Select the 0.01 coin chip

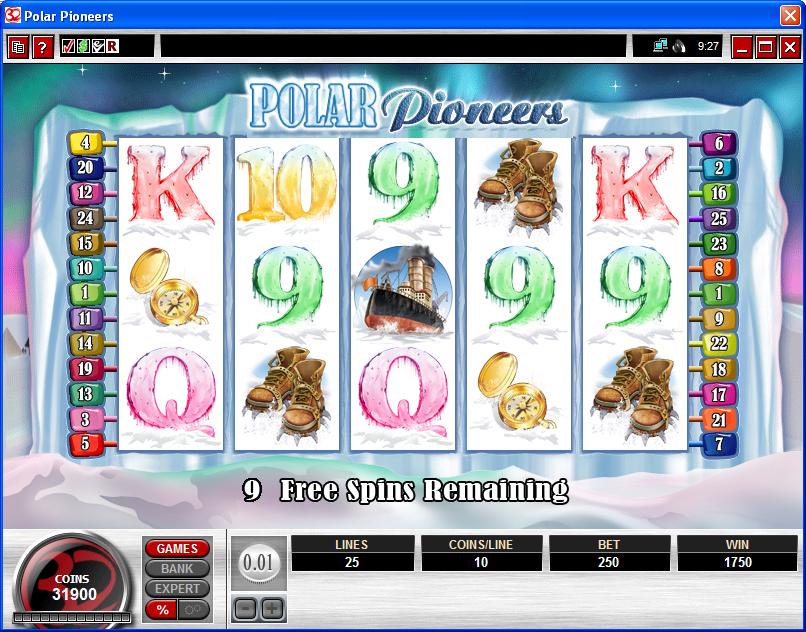[x=259, y=564]
